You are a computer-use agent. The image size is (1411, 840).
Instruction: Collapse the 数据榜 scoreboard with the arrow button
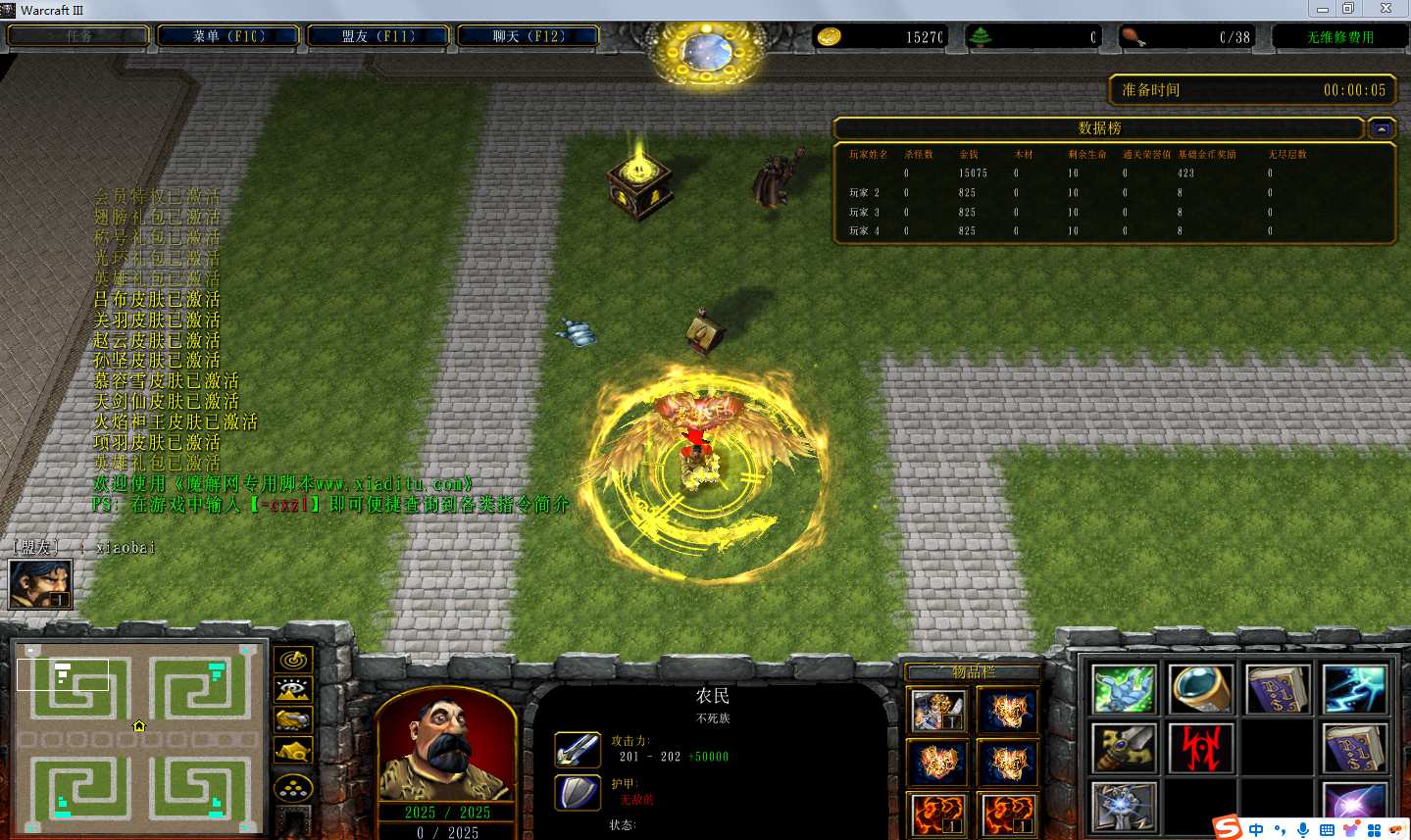[1382, 128]
